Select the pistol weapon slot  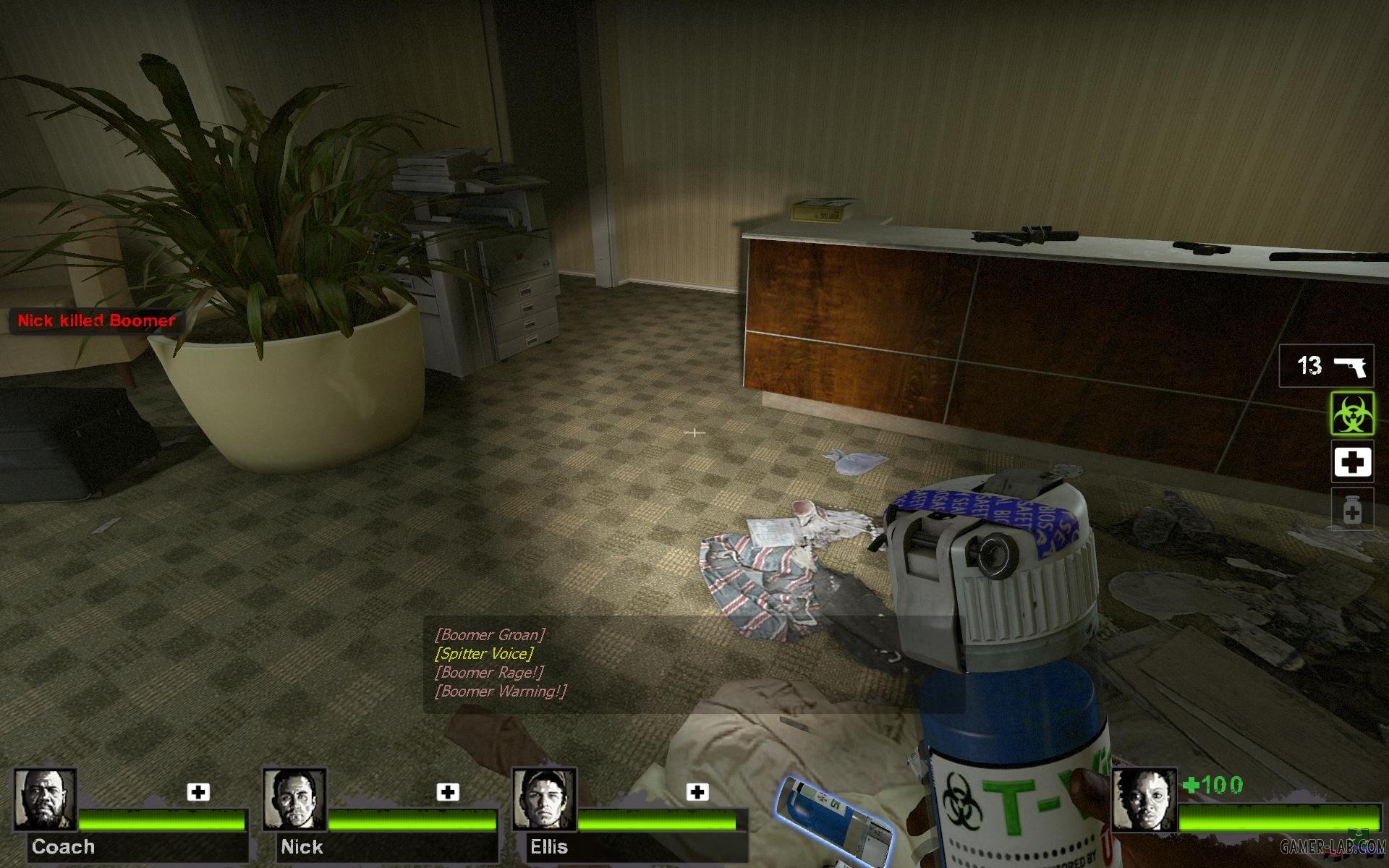[x=1325, y=366]
